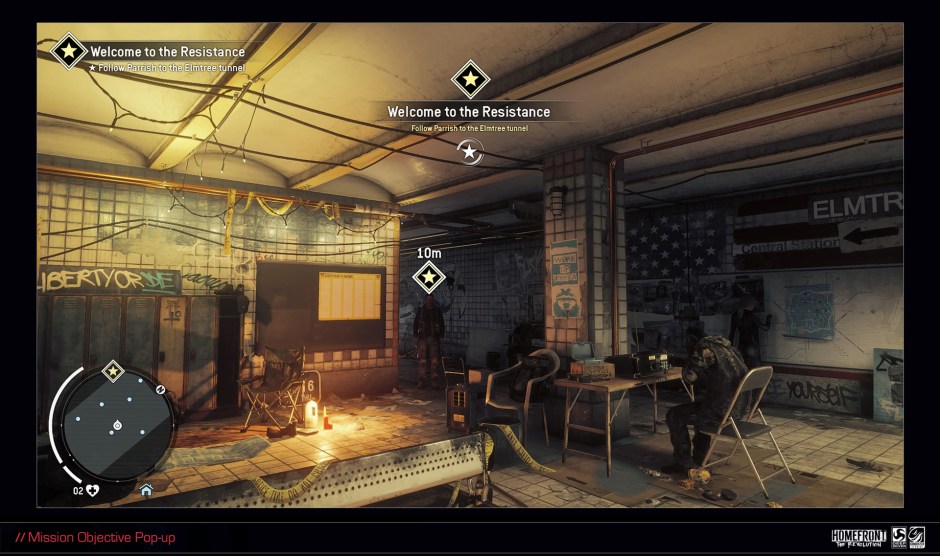Select the center Welcome to the Resistance pop-up title
Screen dimensions: 940x556
(x=469, y=112)
